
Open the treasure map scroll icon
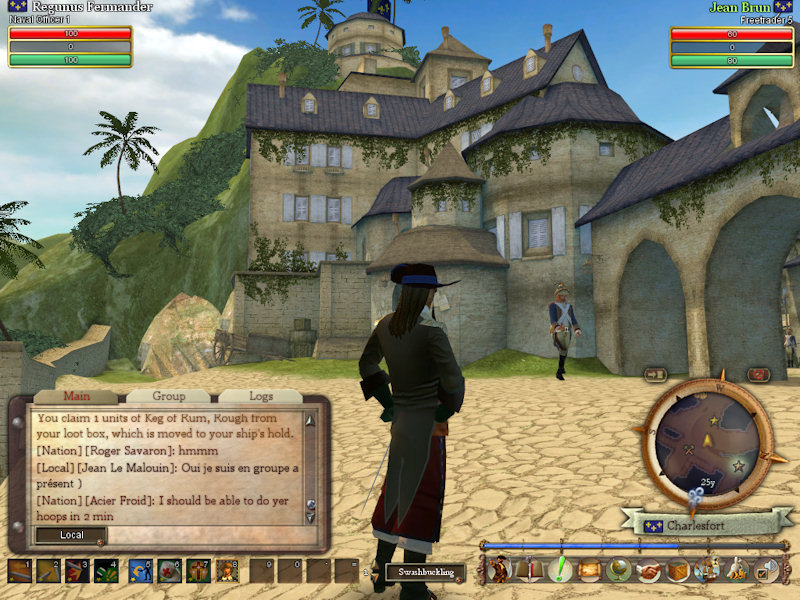pyautogui.click(x=588, y=570)
